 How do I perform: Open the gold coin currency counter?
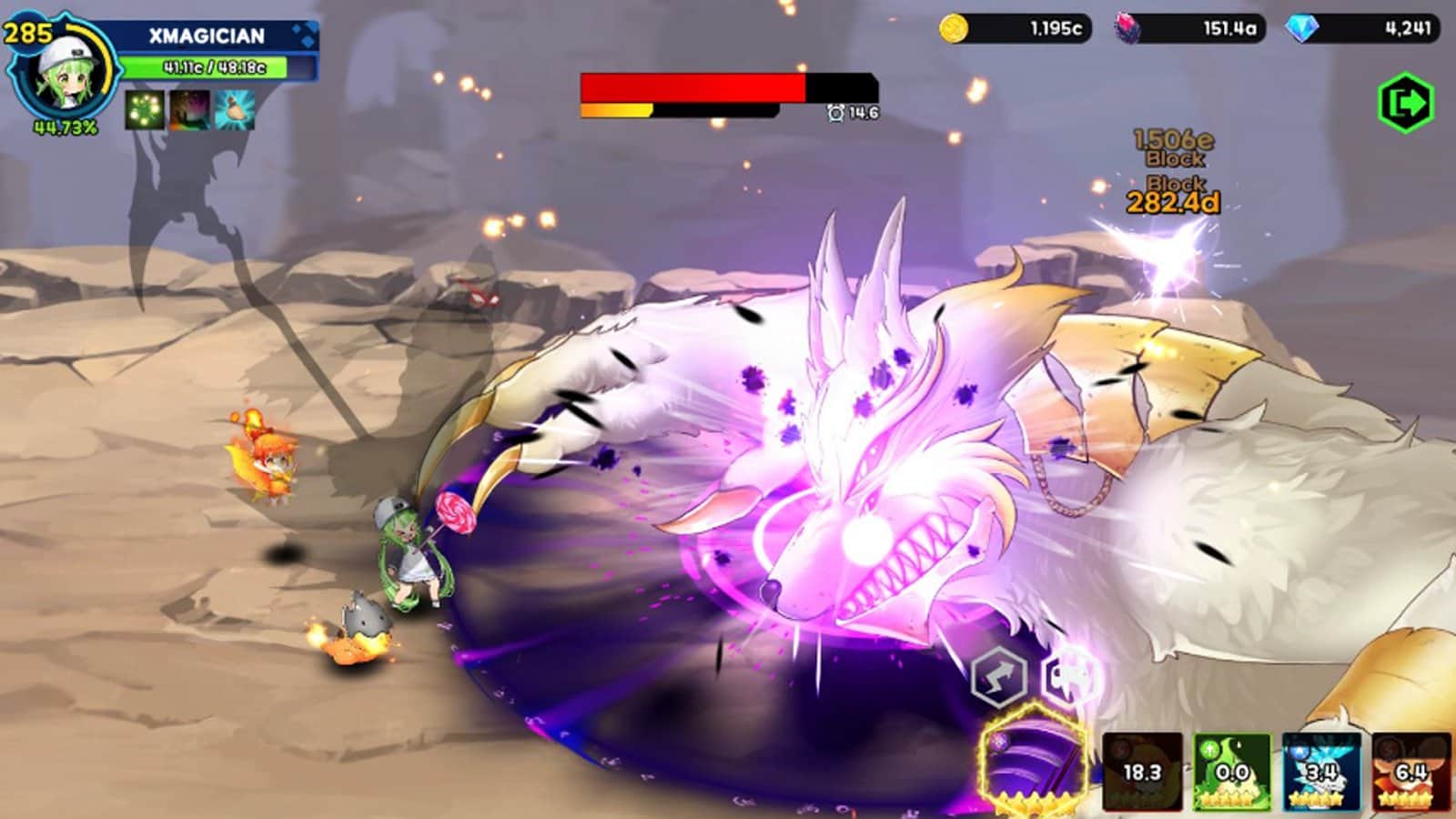click(x=1015, y=29)
